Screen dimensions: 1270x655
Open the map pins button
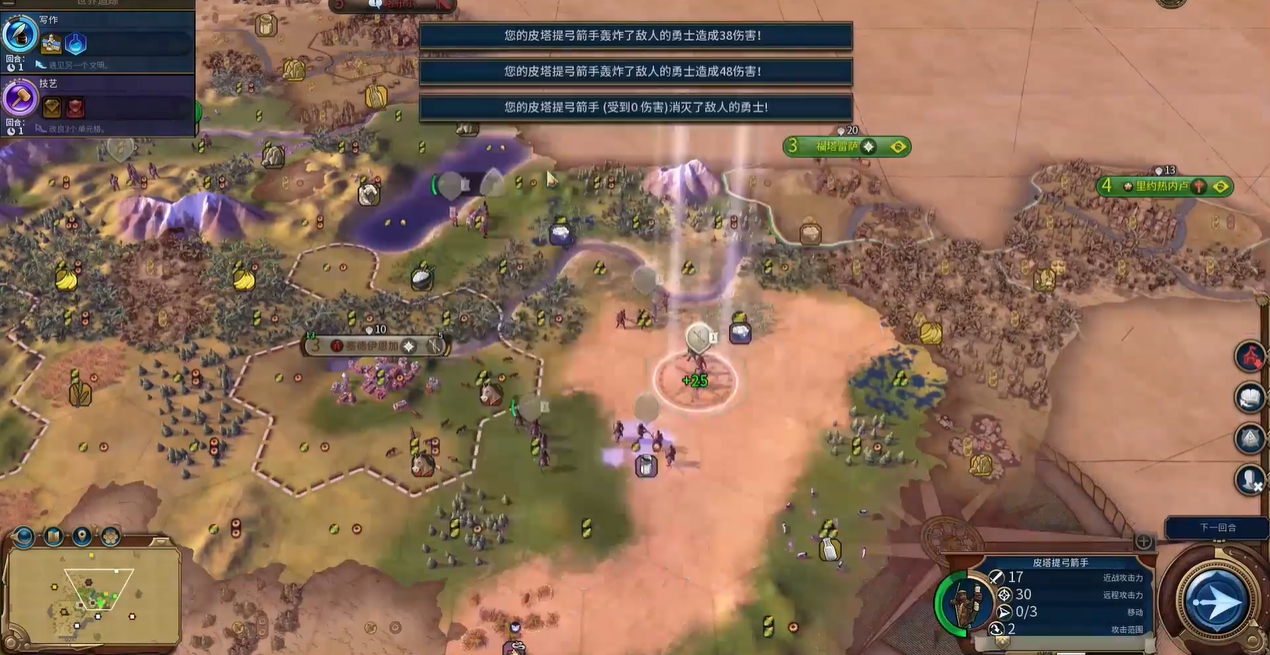coord(82,537)
